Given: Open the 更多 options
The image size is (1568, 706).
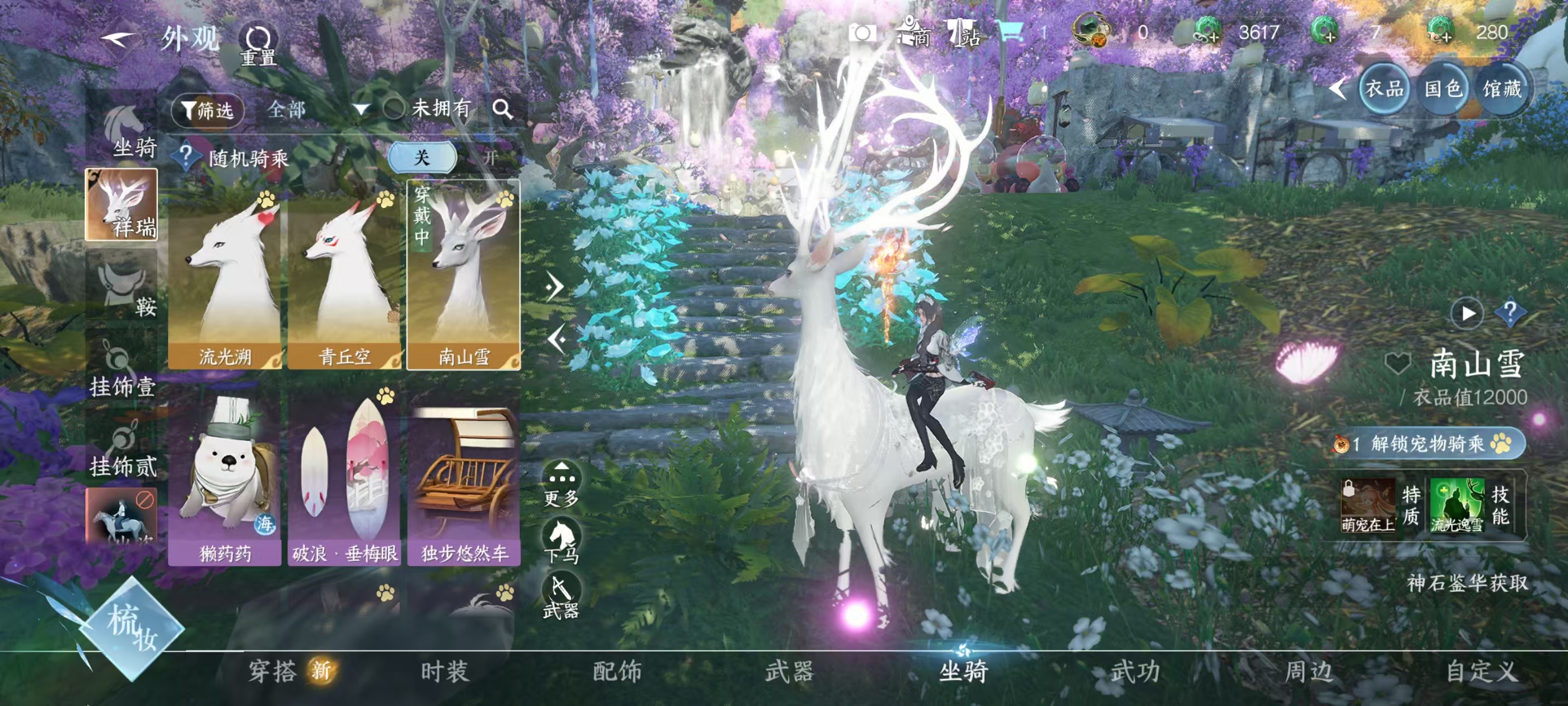Looking at the screenshot, I should [x=561, y=484].
